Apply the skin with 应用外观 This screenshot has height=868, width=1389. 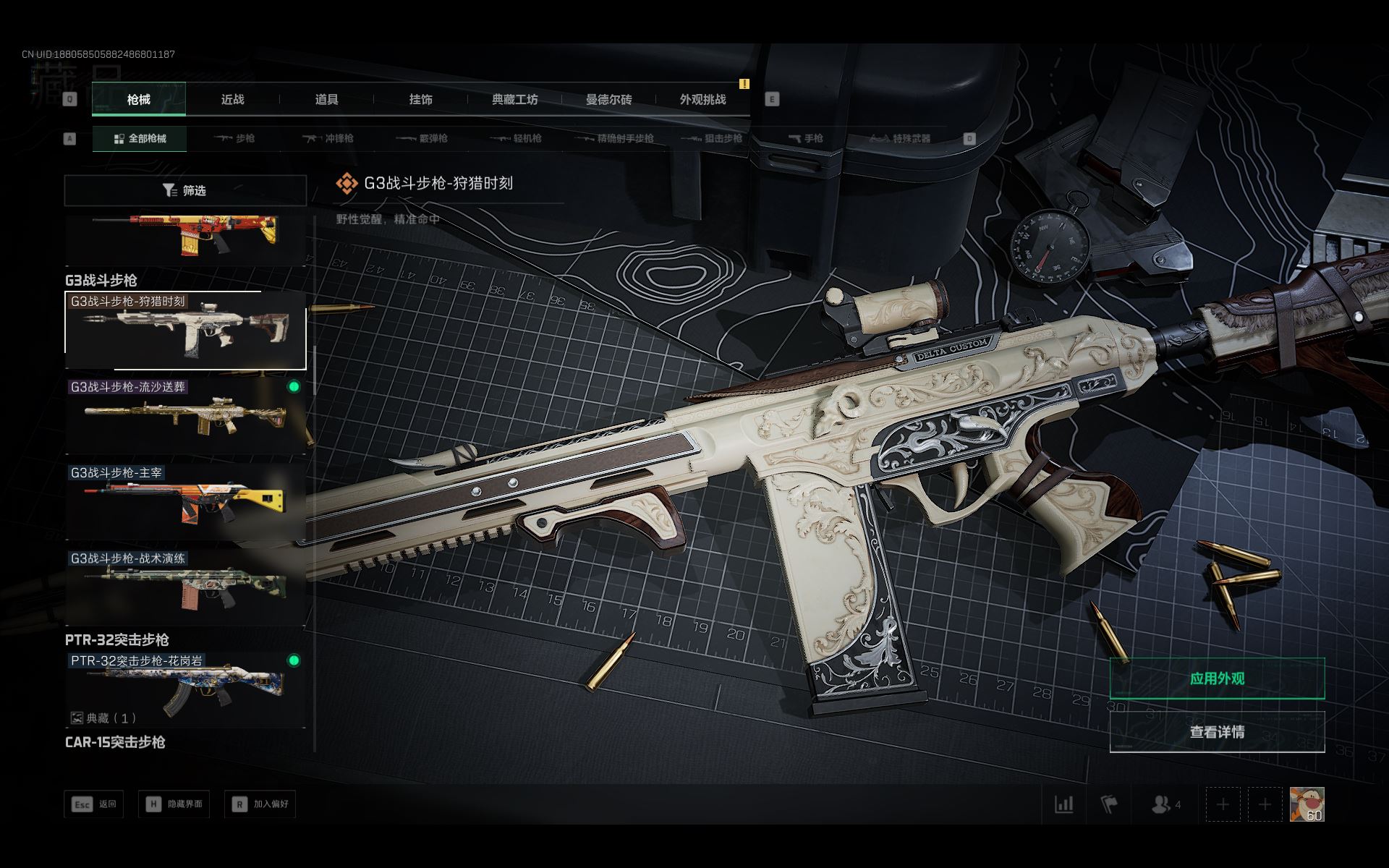tap(1217, 678)
